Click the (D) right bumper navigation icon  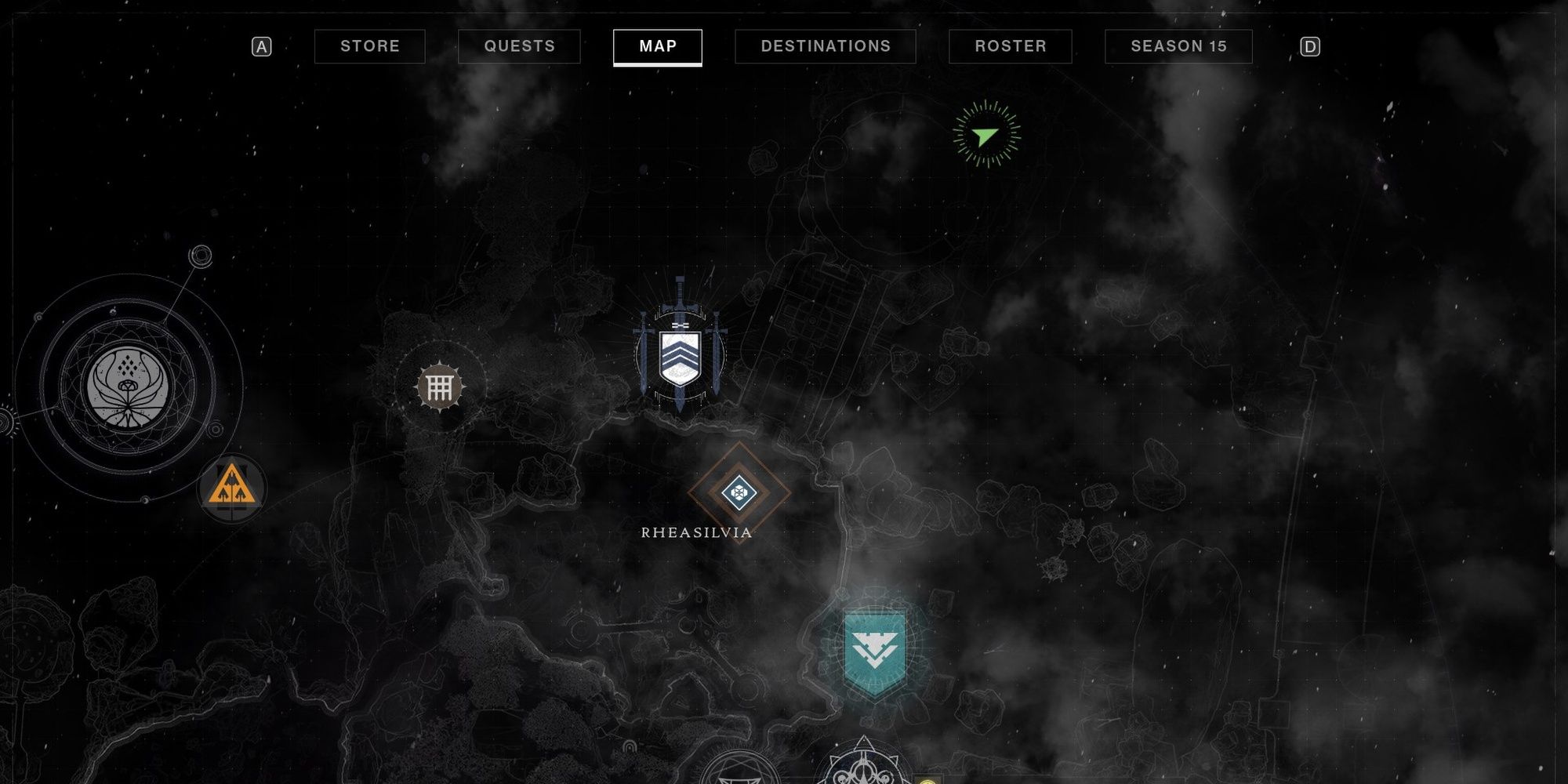(1309, 46)
